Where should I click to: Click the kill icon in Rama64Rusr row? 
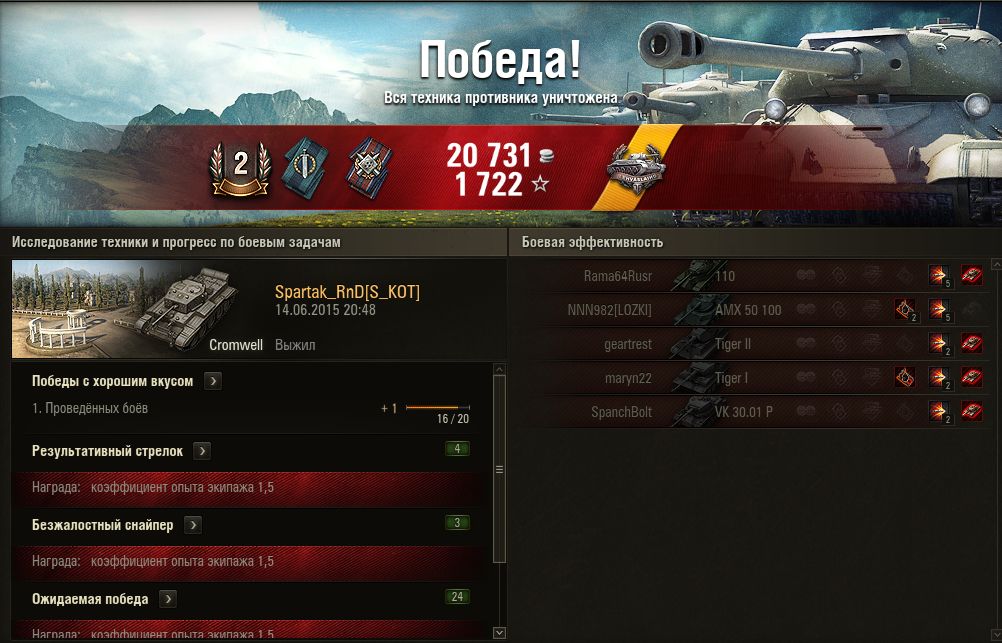click(971, 275)
